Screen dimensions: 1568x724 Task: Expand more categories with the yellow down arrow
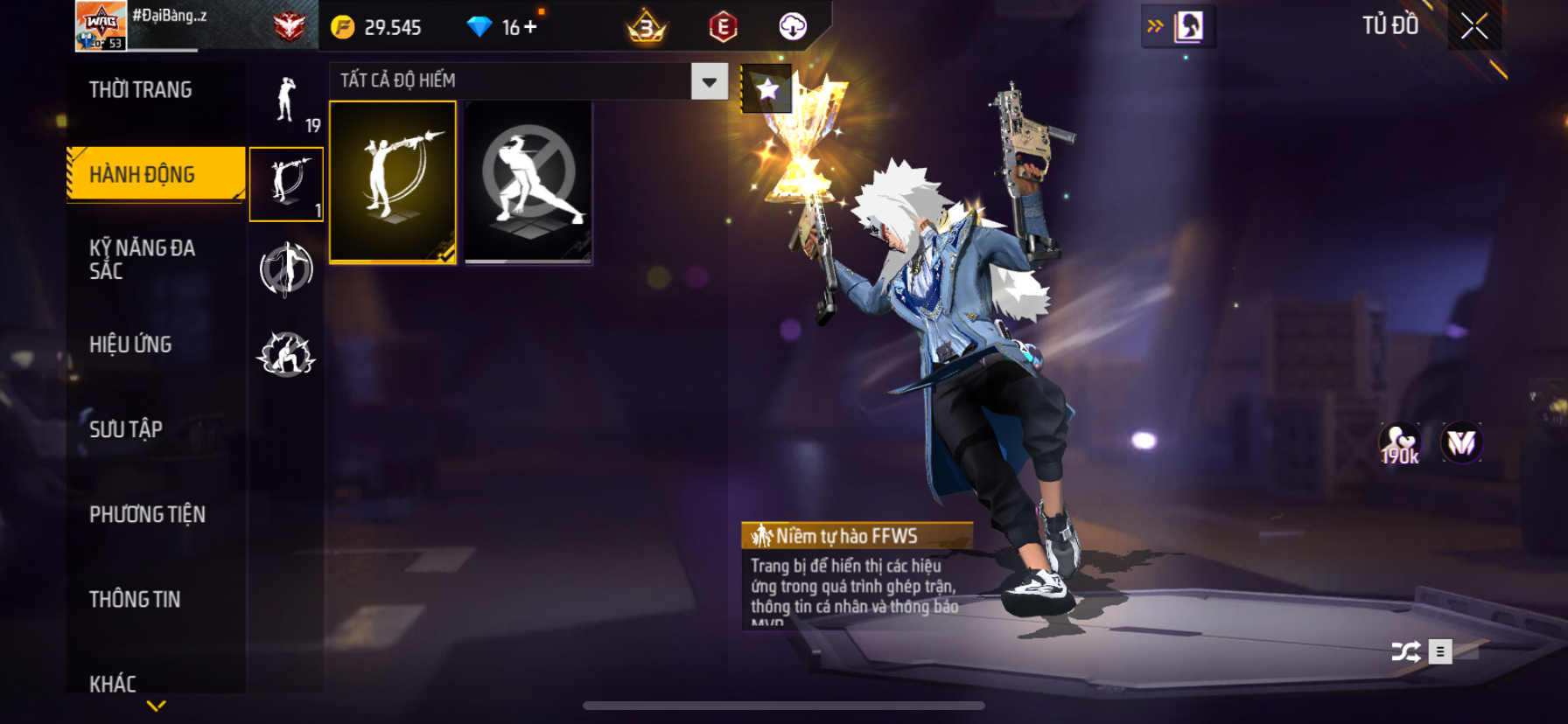[x=157, y=706]
